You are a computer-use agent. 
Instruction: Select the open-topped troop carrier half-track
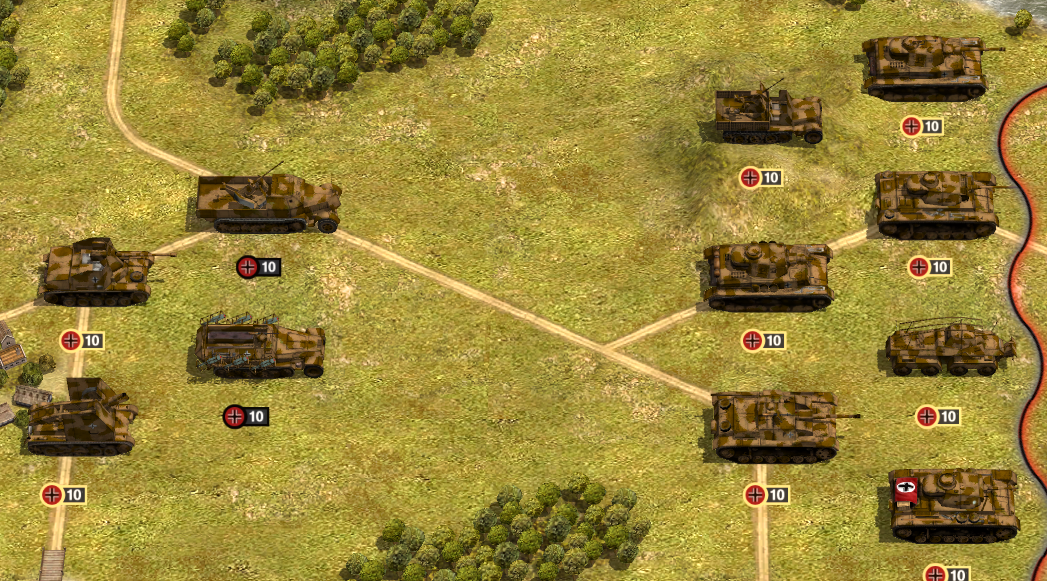click(260, 348)
